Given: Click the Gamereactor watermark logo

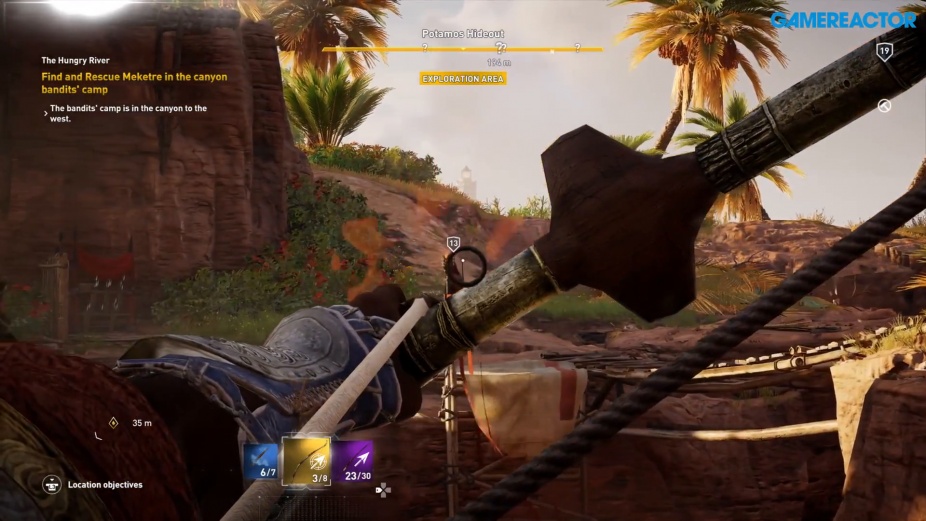Looking at the screenshot, I should click(843, 19).
